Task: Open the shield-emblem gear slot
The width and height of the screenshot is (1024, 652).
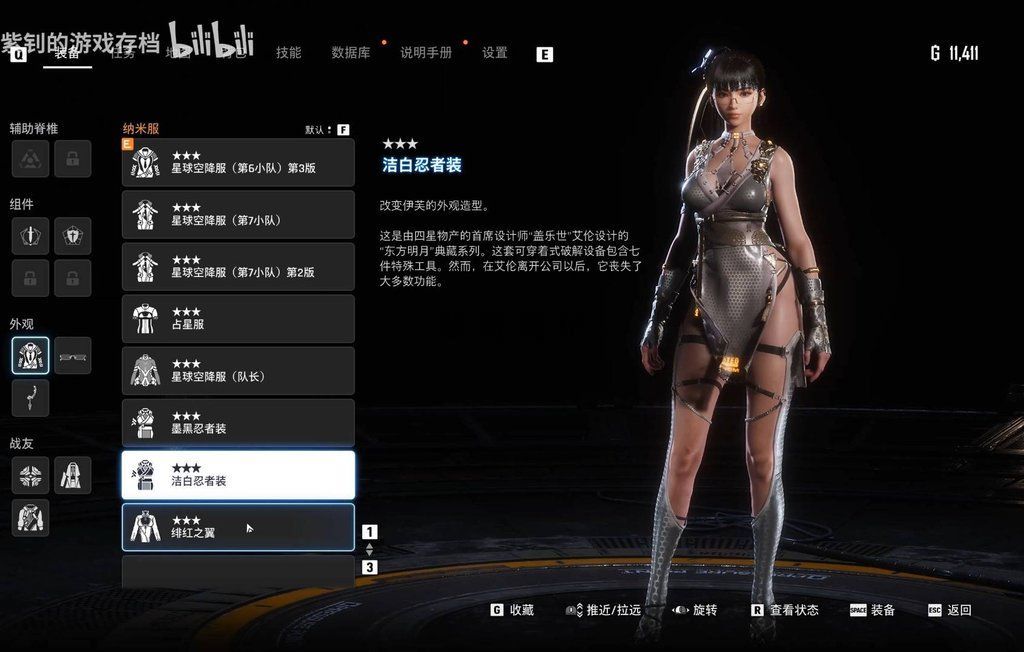Action: pos(73,236)
